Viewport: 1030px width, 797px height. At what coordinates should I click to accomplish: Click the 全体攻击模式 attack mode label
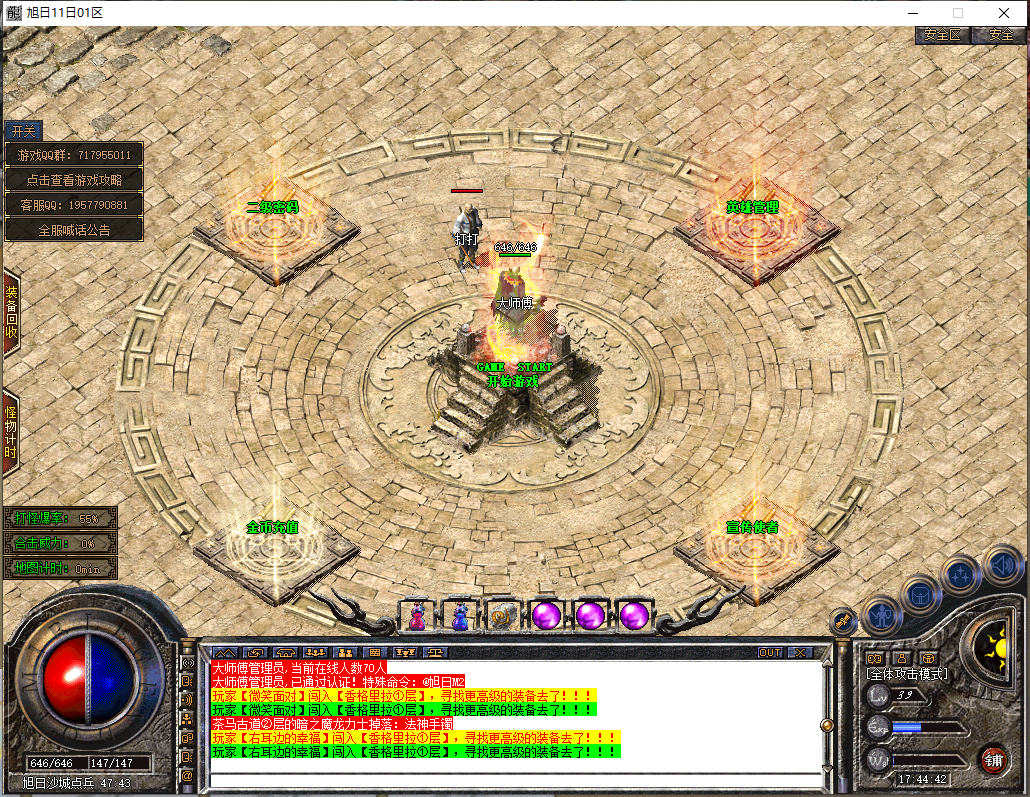click(x=906, y=674)
